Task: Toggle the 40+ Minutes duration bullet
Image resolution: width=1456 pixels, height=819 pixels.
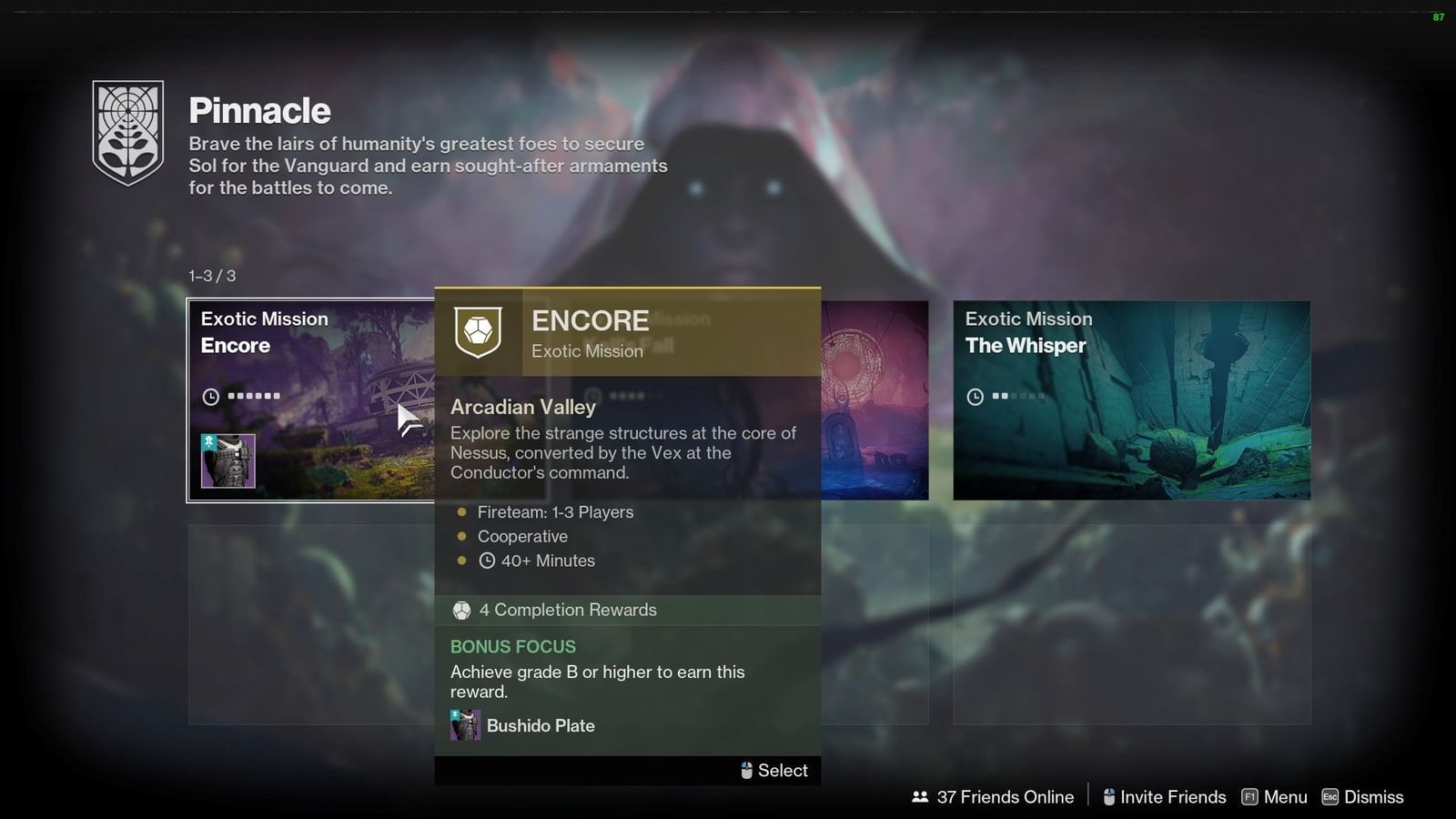Action: 463,561
